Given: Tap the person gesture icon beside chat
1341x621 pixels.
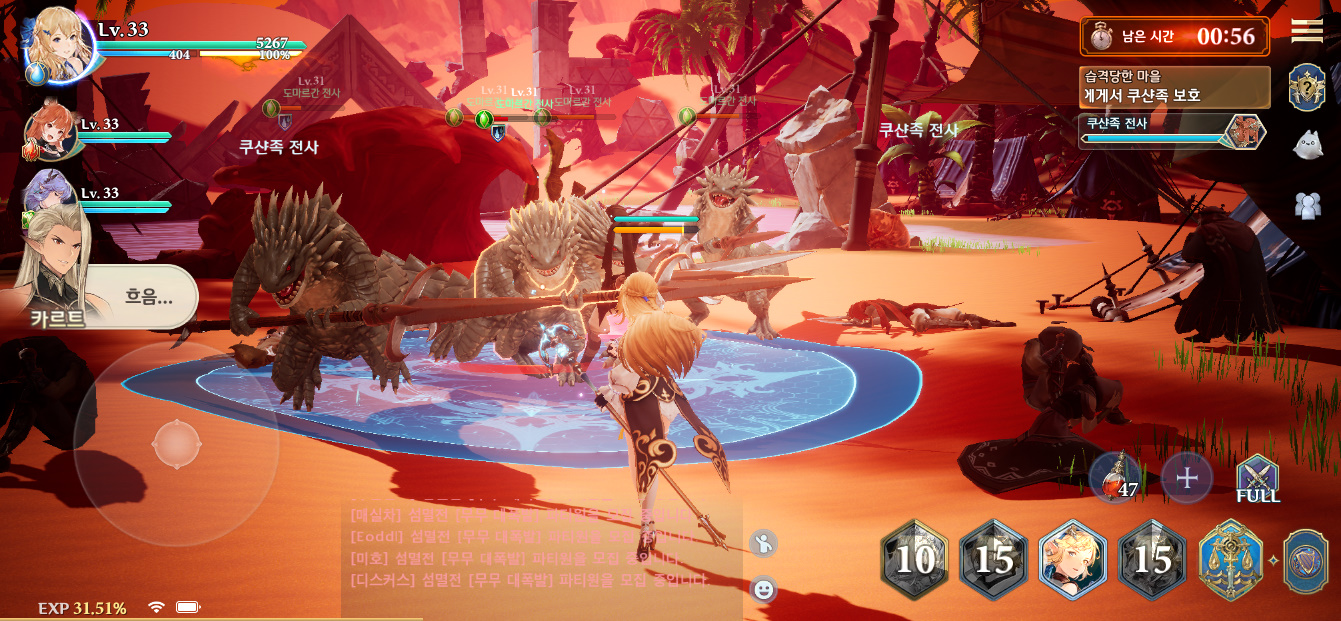Looking at the screenshot, I should point(764,543).
